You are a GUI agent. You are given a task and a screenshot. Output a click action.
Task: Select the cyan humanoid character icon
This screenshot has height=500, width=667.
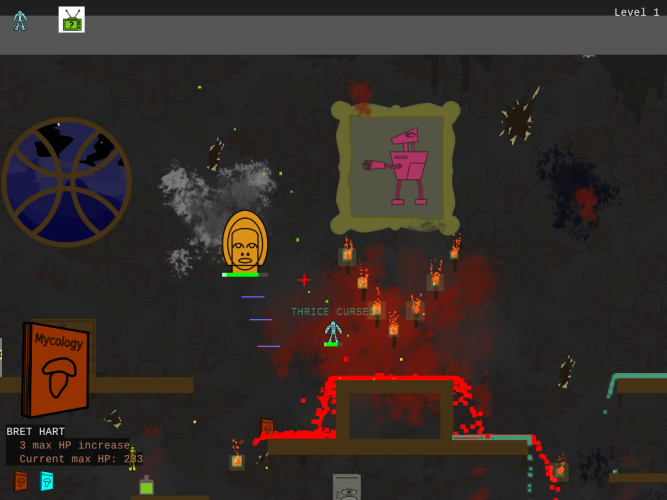[x=20, y=21]
